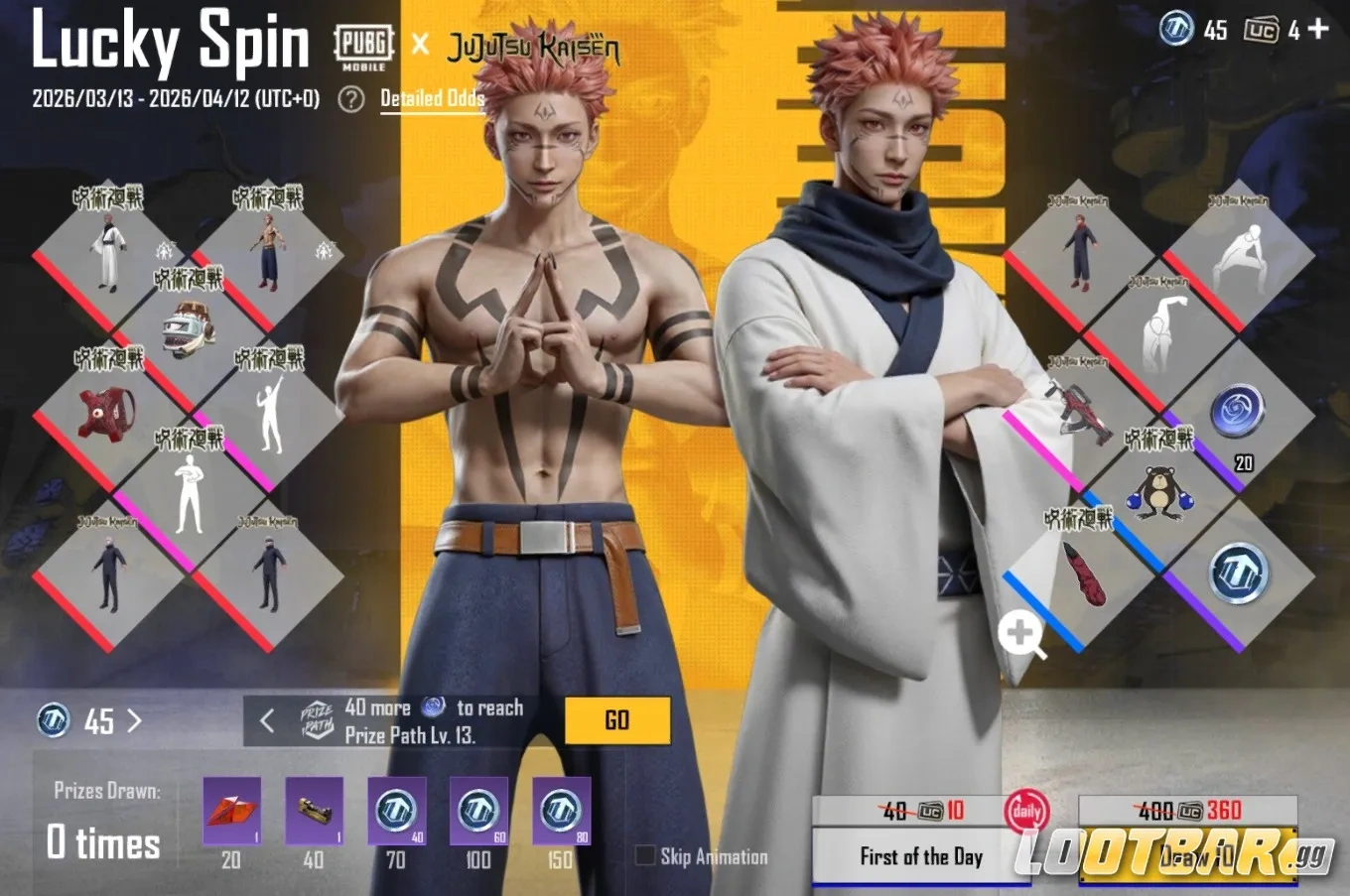This screenshot has width=1350, height=896.
Task: Click the plus to add more UC
Action: point(1320,30)
